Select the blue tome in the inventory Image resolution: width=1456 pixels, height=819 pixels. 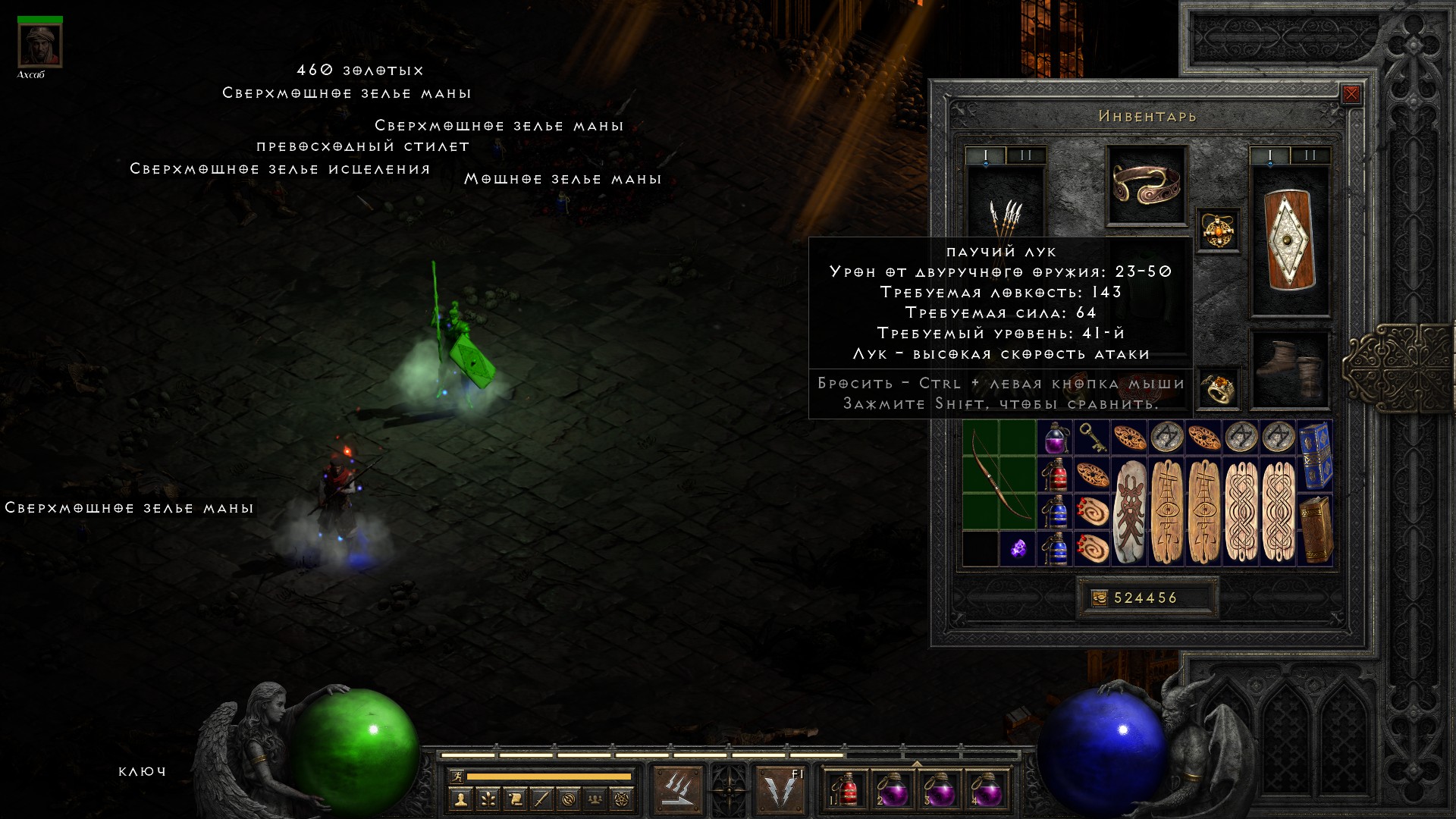tap(1316, 455)
